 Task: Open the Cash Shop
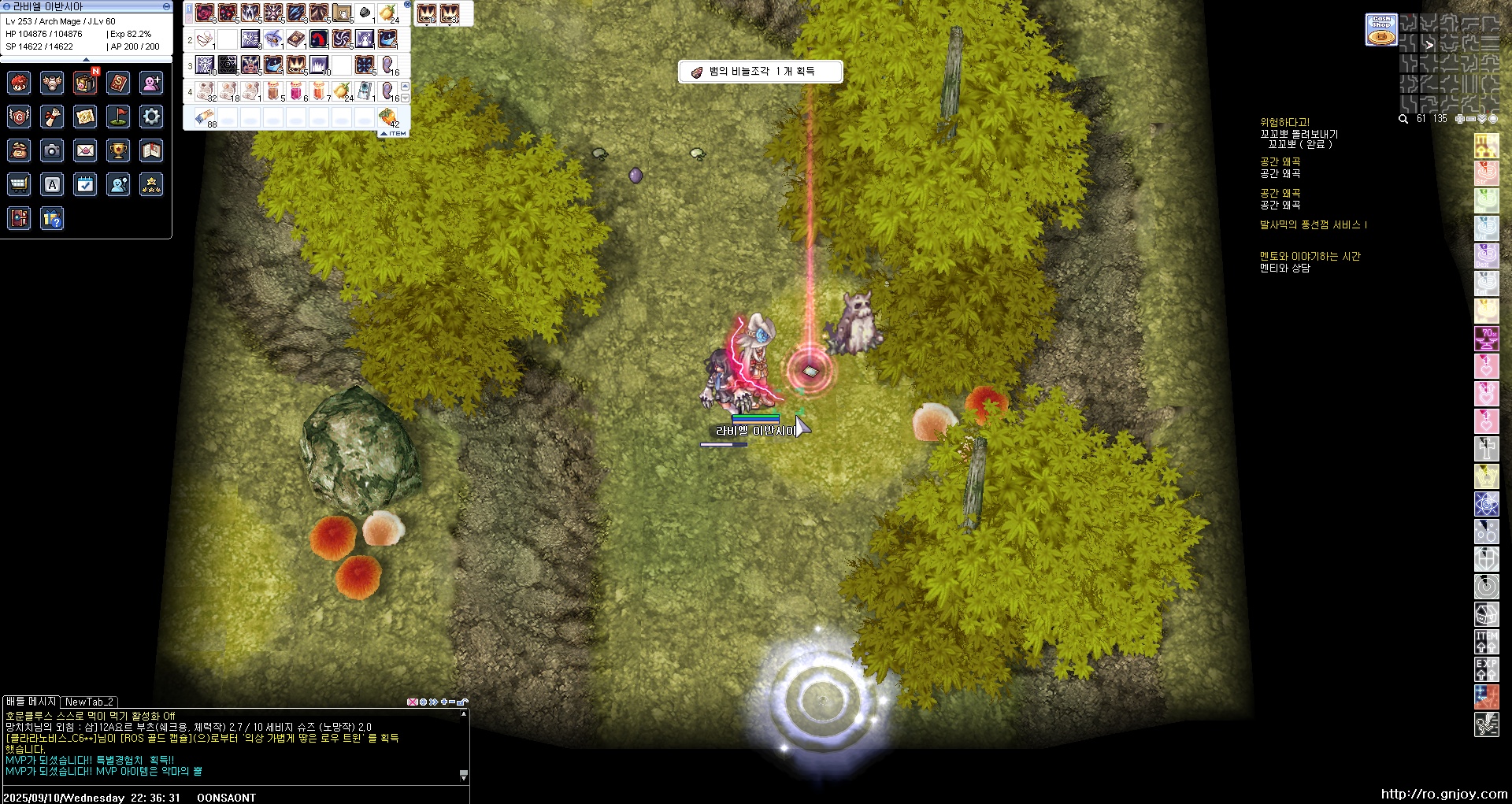point(1381,30)
